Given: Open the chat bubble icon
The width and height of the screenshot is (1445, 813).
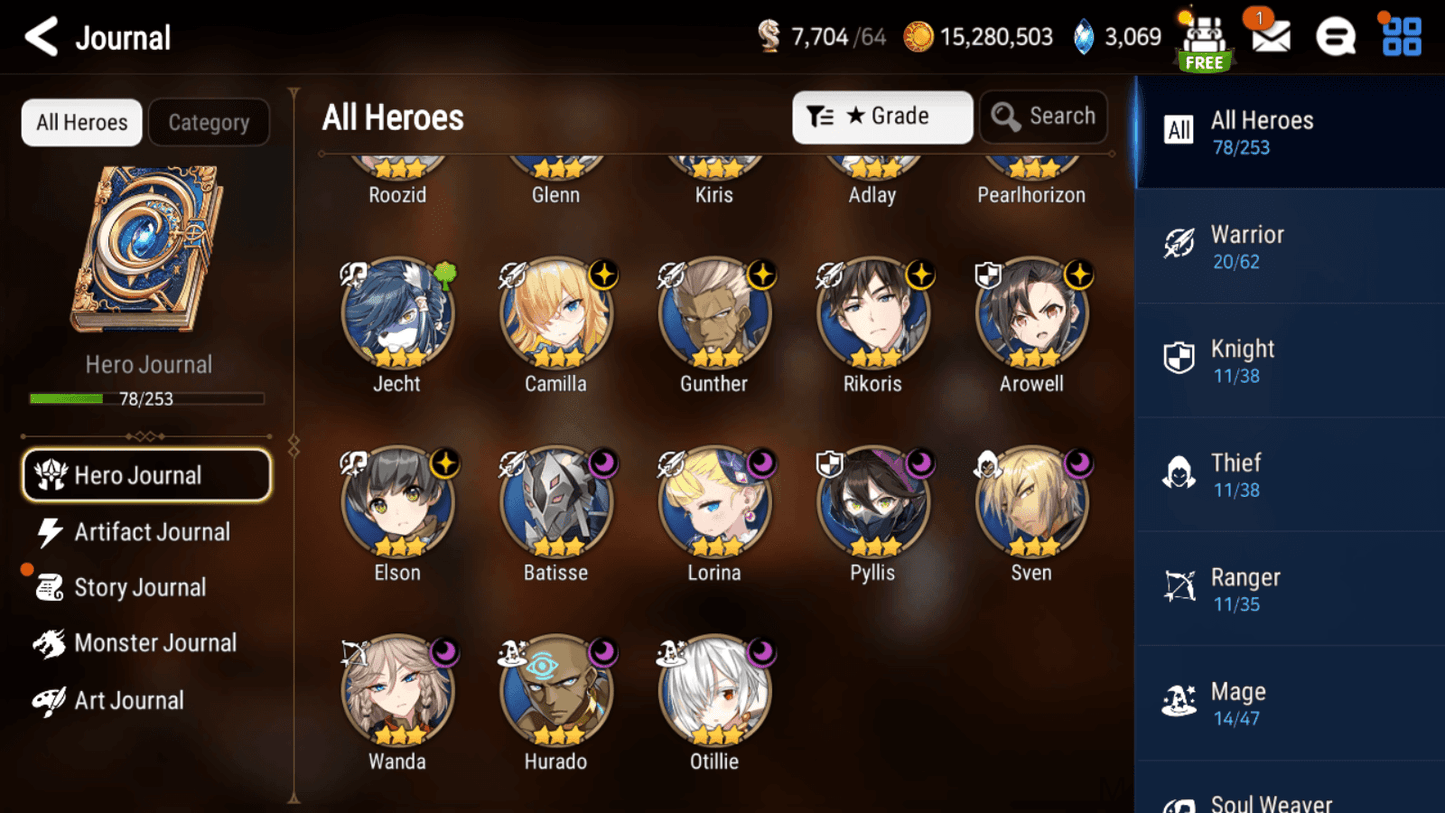Looking at the screenshot, I should point(1335,37).
